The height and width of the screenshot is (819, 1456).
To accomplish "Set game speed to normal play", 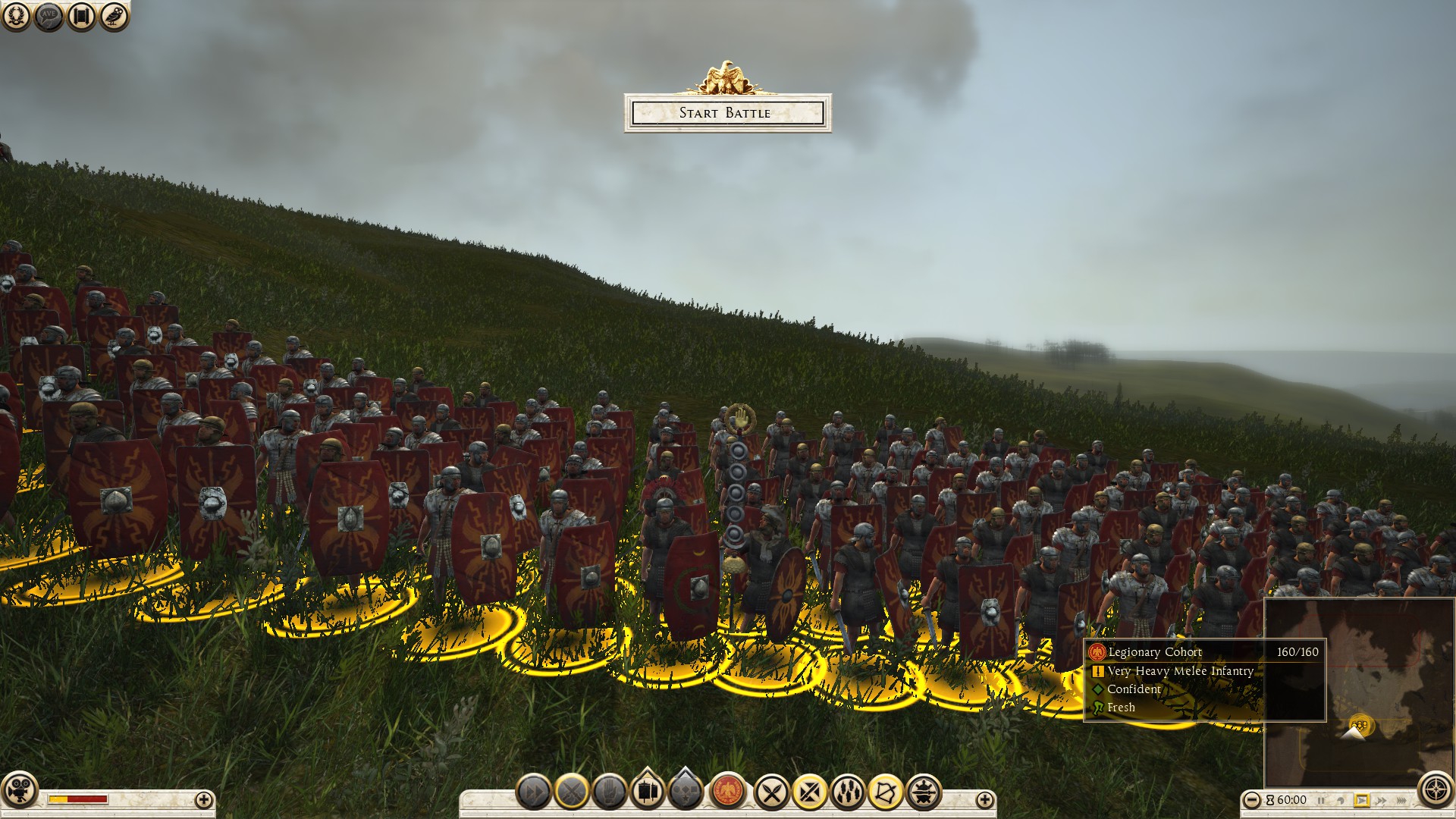I will [1362, 800].
